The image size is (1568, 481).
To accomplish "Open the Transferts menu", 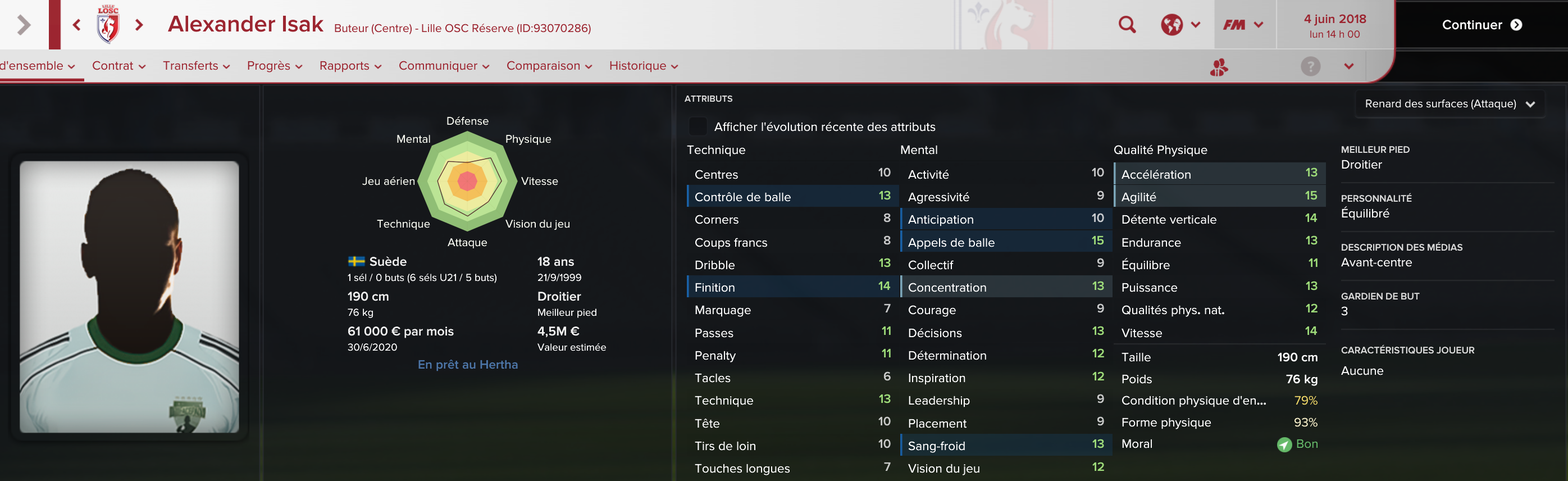I will click(x=196, y=66).
